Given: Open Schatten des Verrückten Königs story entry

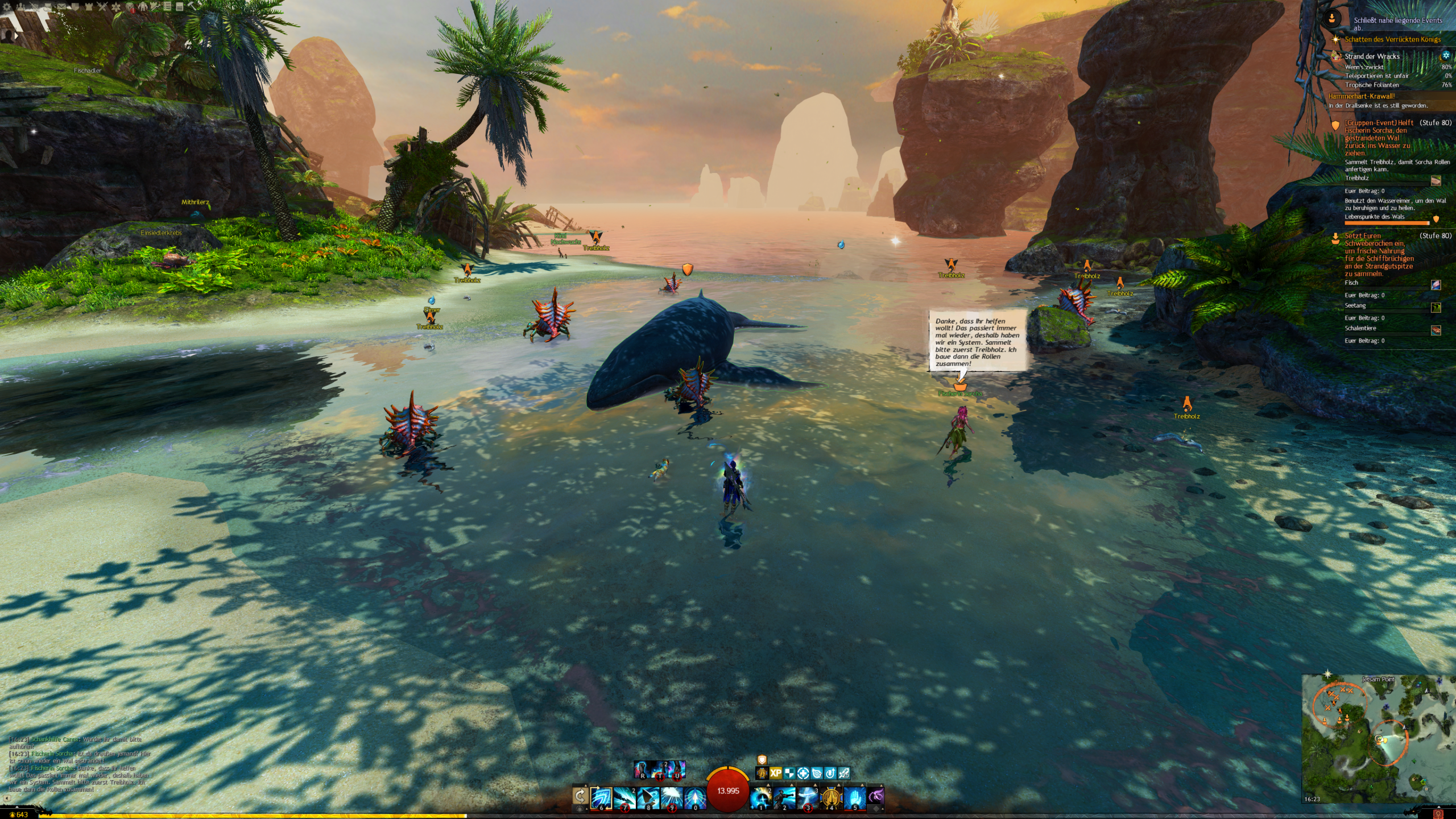Looking at the screenshot, I should pos(1392,39).
